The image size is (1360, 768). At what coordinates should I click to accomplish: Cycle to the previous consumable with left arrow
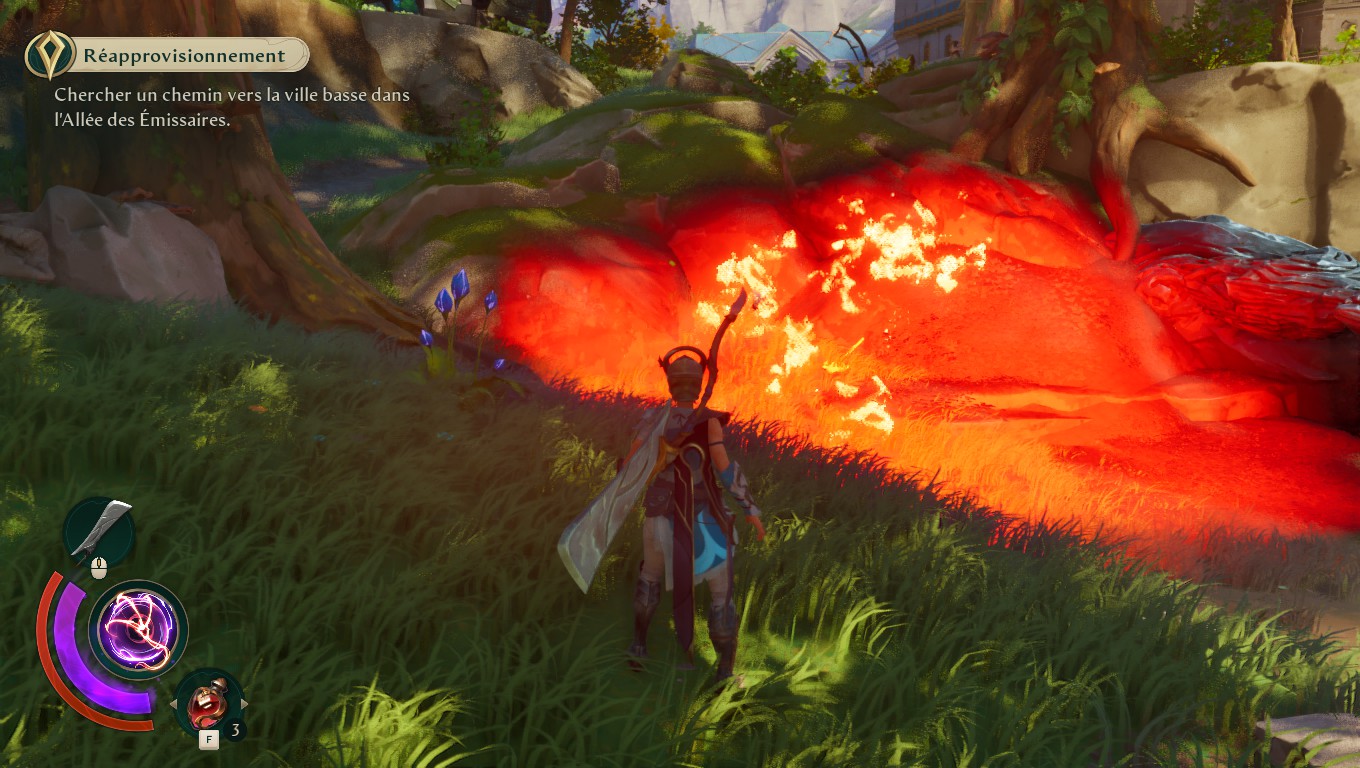172,704
